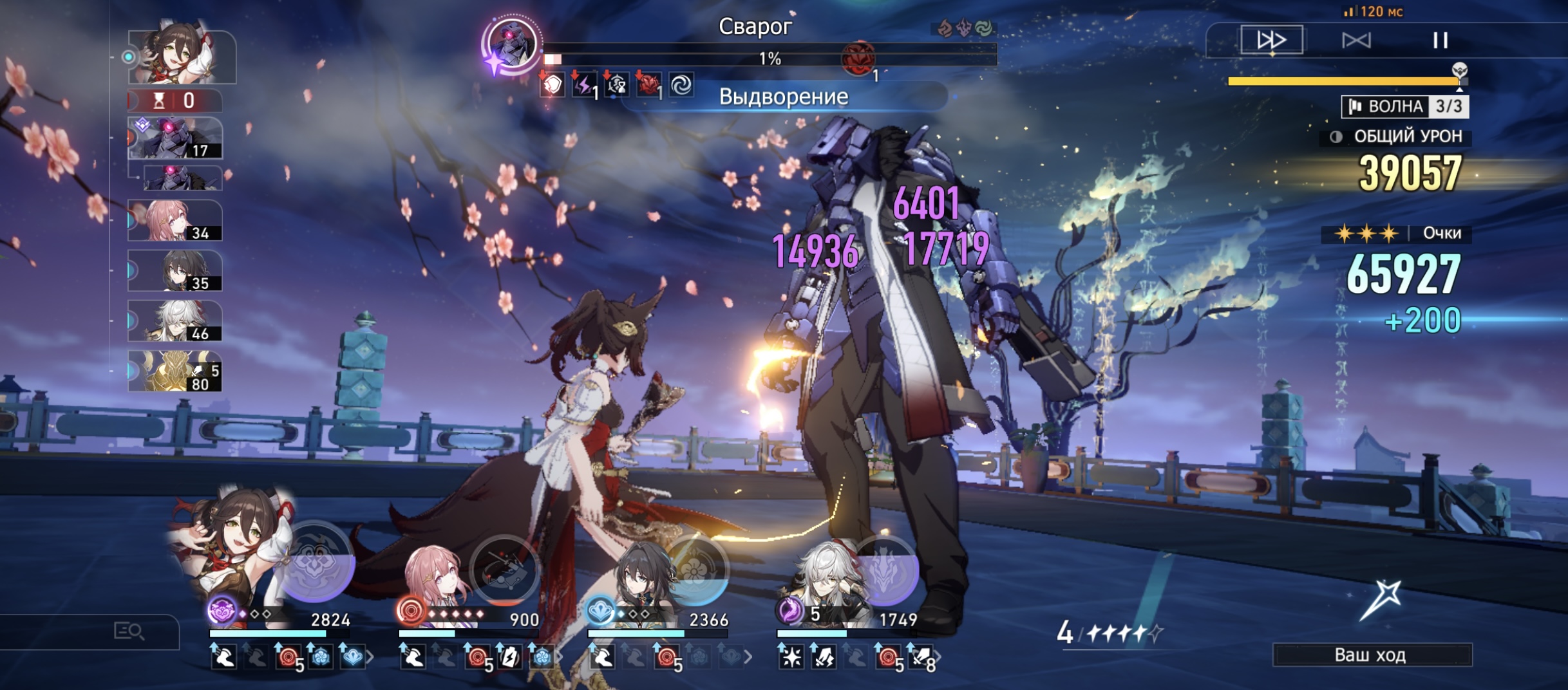Inspect Svarog's red flower debuff icon
The width and height of the screenshot is (1568, 690).
pos(648,85)
